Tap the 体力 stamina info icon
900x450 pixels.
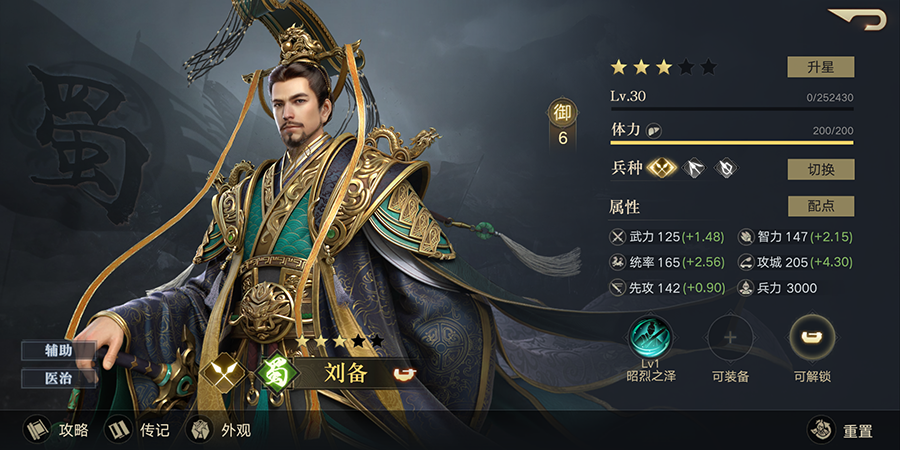pos(653,131)
